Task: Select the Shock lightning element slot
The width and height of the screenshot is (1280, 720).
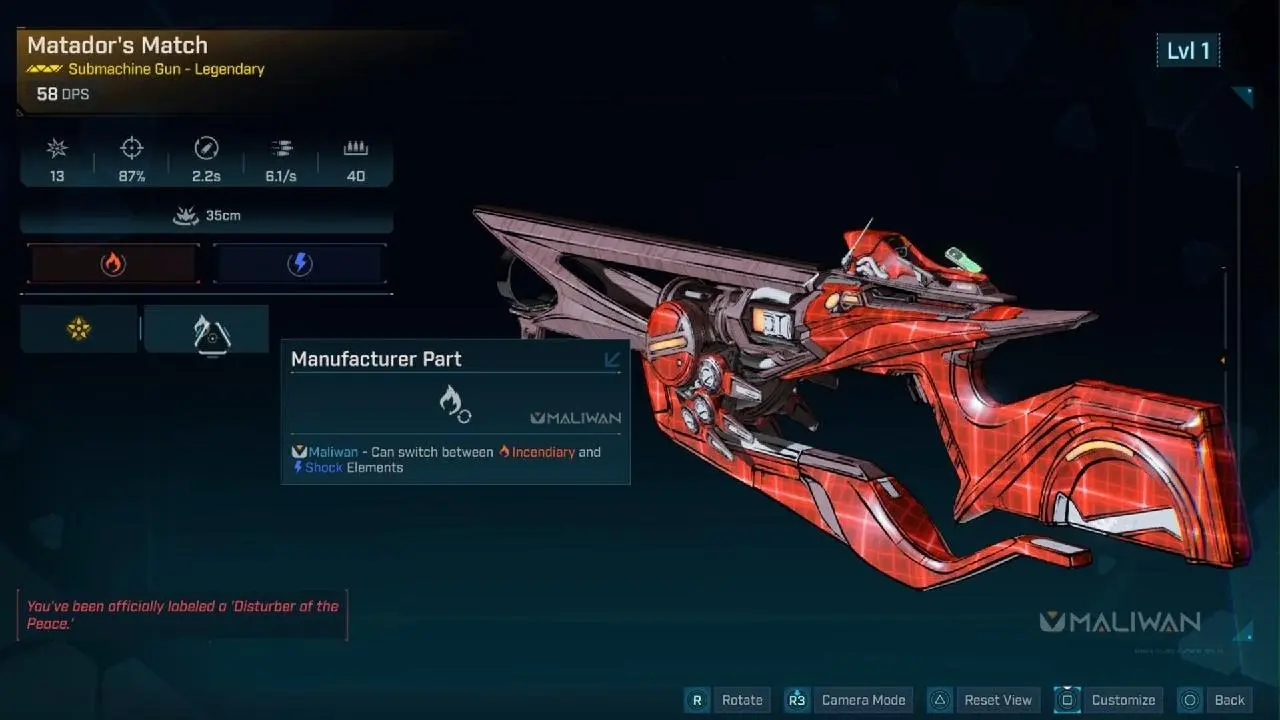Action: 299,264
